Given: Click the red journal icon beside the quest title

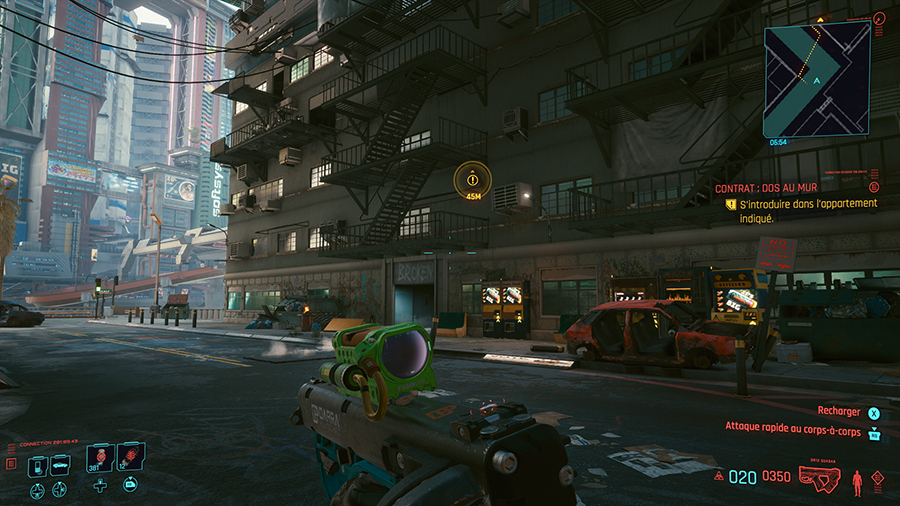Looking at the screenshot, I should [x=874, y=187].
